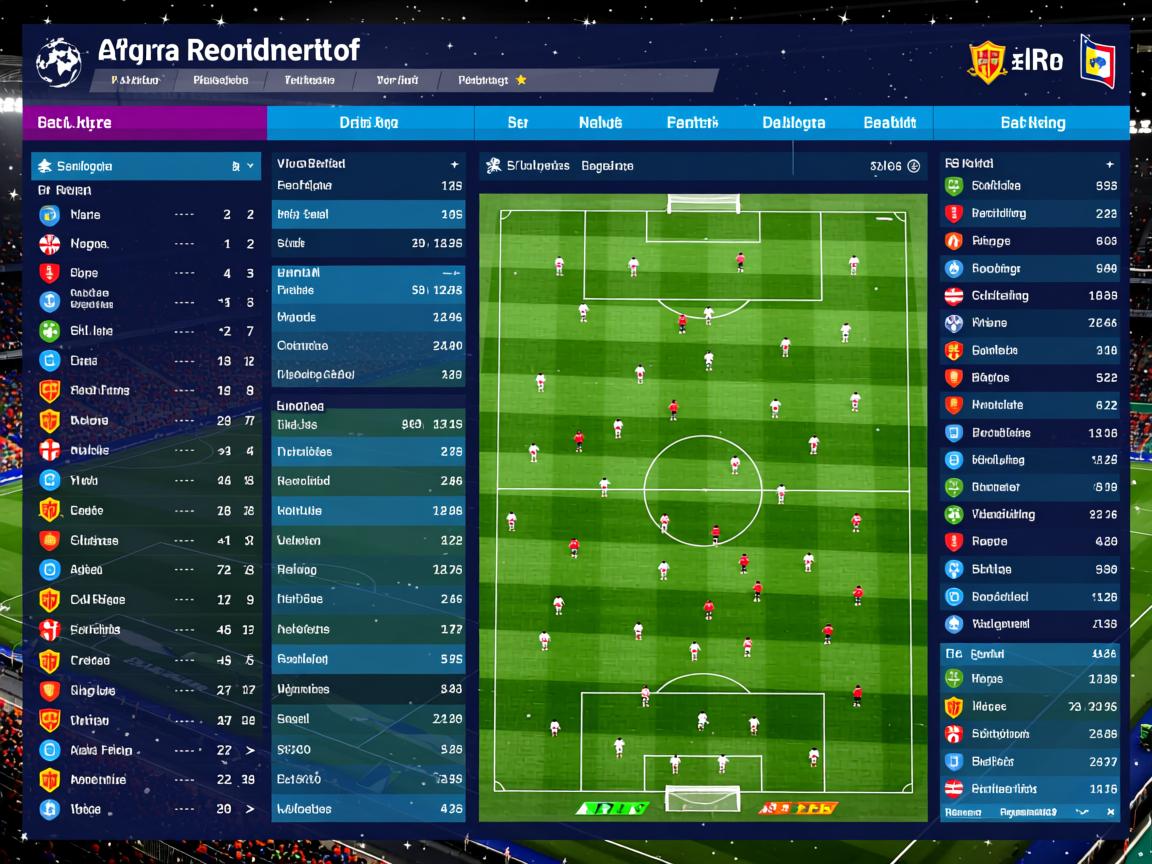Image resolution: width=1152 pixels, height=864 pixels.
Task: Click the plus icon atop the right-hand list
Action: point(1109,164)
